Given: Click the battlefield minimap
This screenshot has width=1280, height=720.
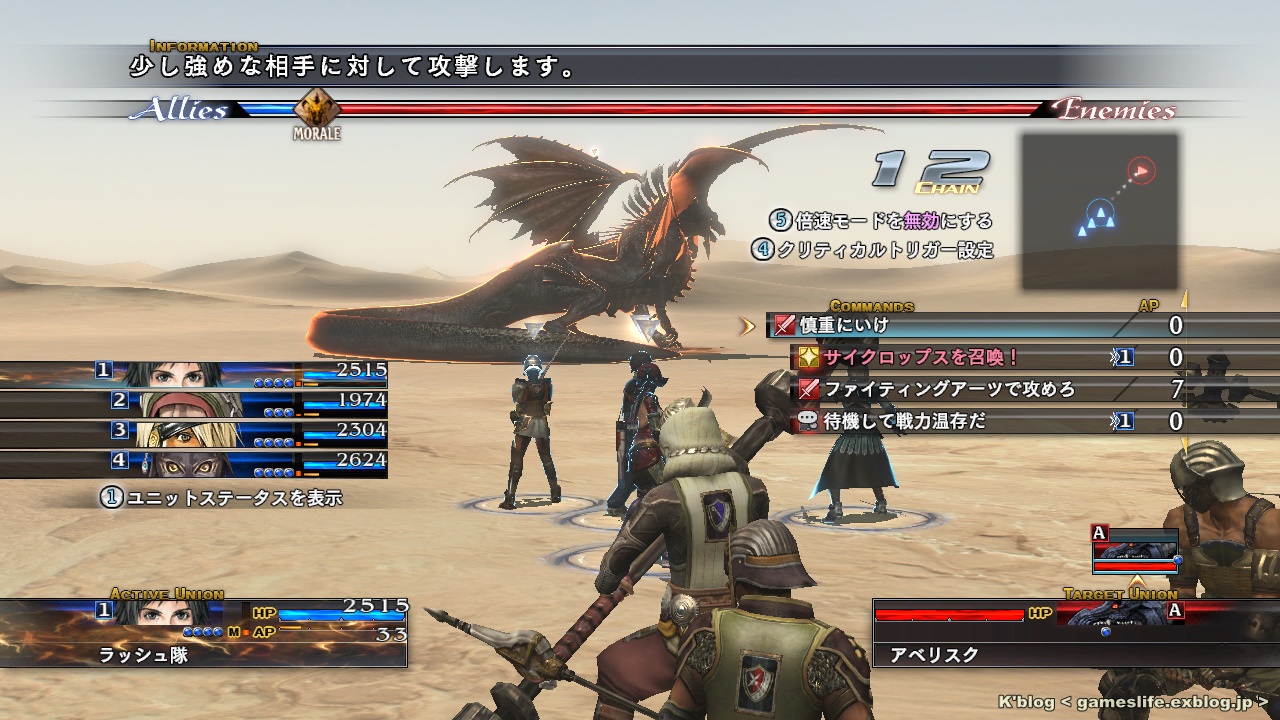Looking at the screenshot, I should click(1100, 210).
